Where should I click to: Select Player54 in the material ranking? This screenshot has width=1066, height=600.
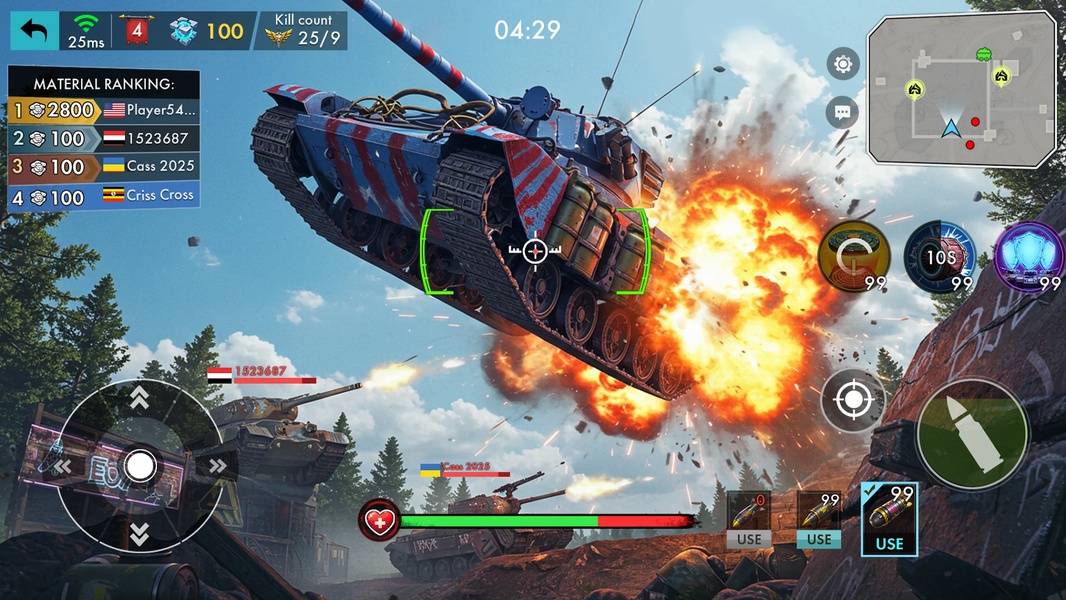point(104,110)
